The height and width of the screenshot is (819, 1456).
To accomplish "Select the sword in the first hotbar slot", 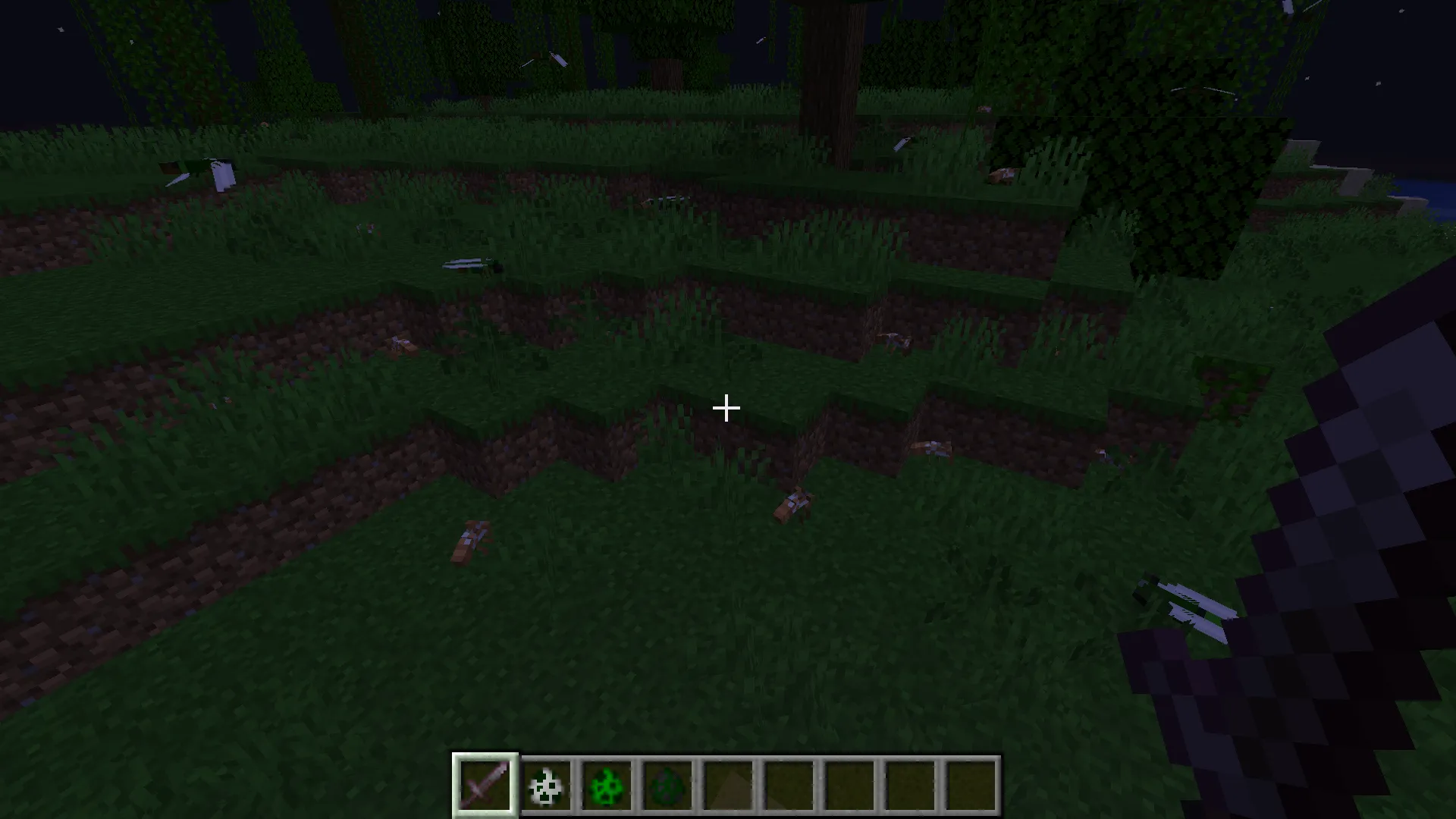I will (x=485, y=785).
